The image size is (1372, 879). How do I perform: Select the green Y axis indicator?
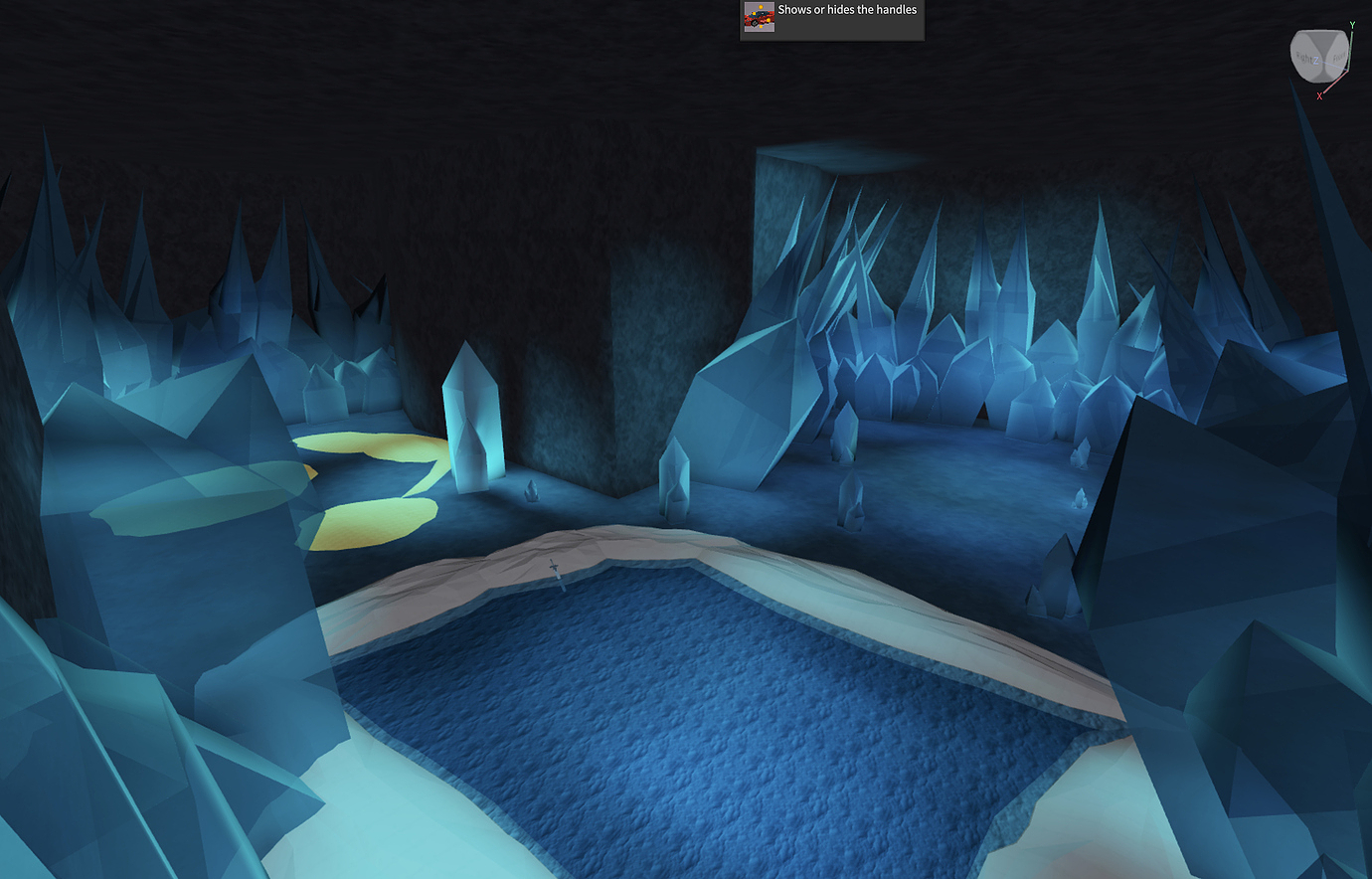[1352, 25]
